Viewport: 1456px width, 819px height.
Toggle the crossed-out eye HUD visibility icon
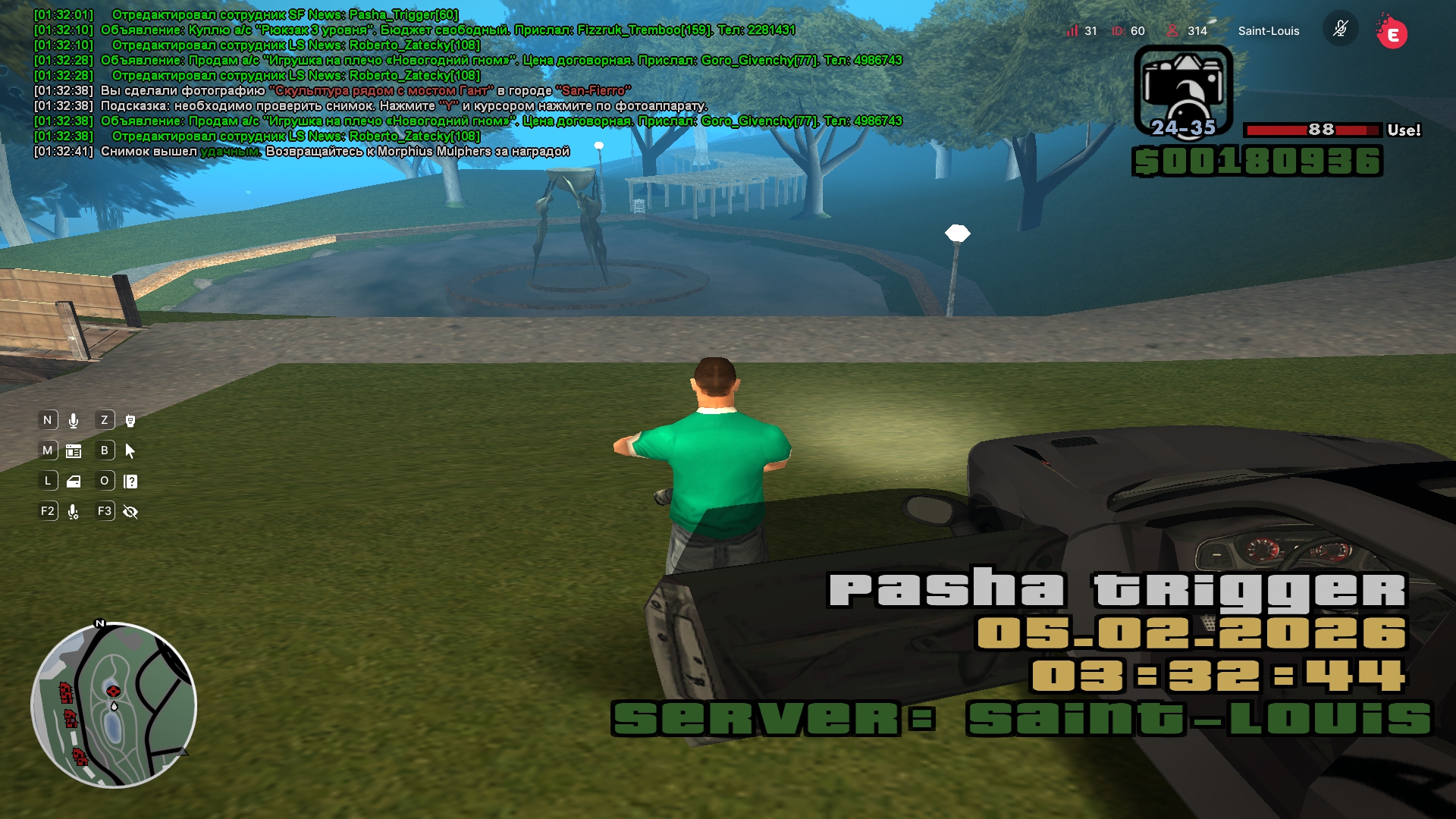(130, 512)
